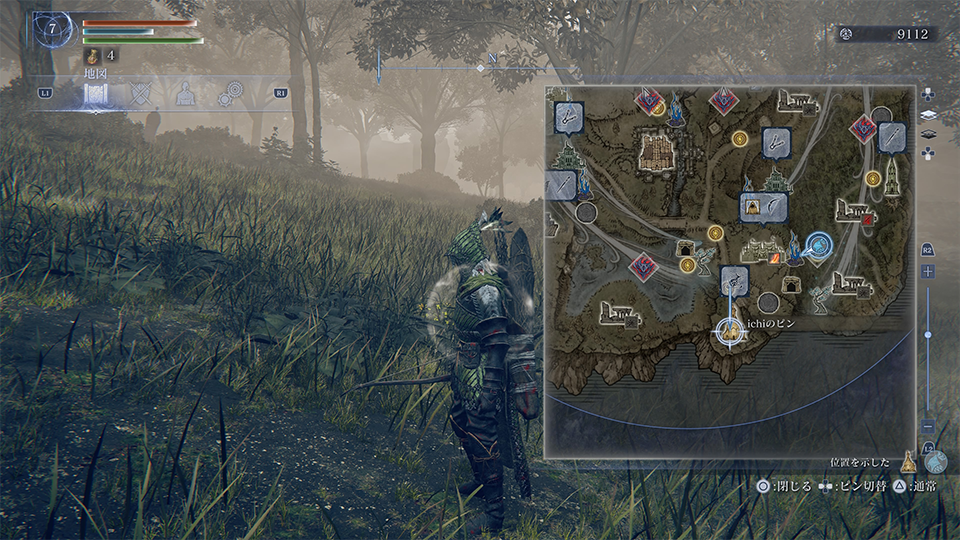The width and height of the screenshot is (960, 540).
Task: Switch to the crossed swords equipment tab
Action: pos(141,95)
